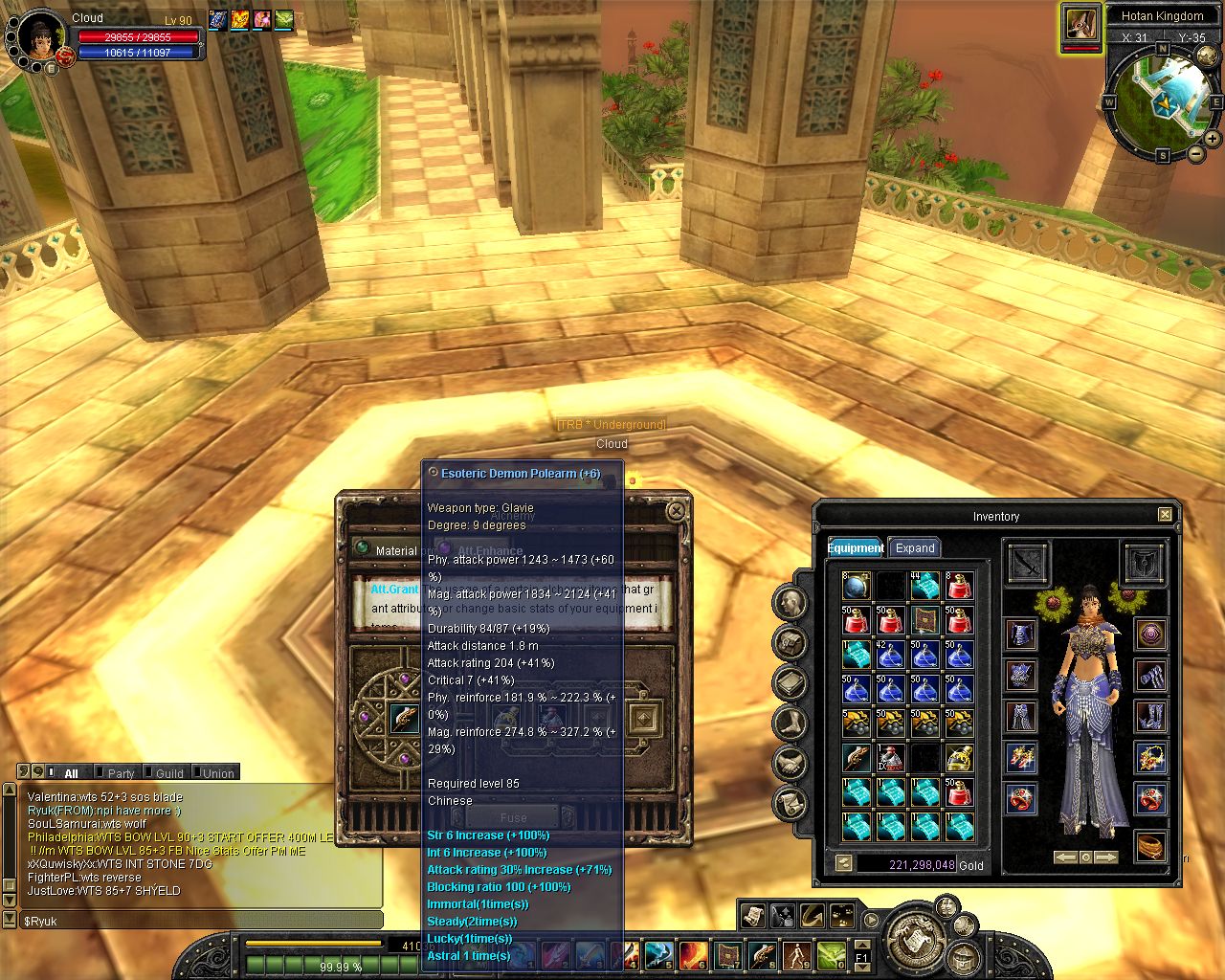1225x980 pixels.
Task: Rotate character preview with right arrow
Action: coord(1105,857)
